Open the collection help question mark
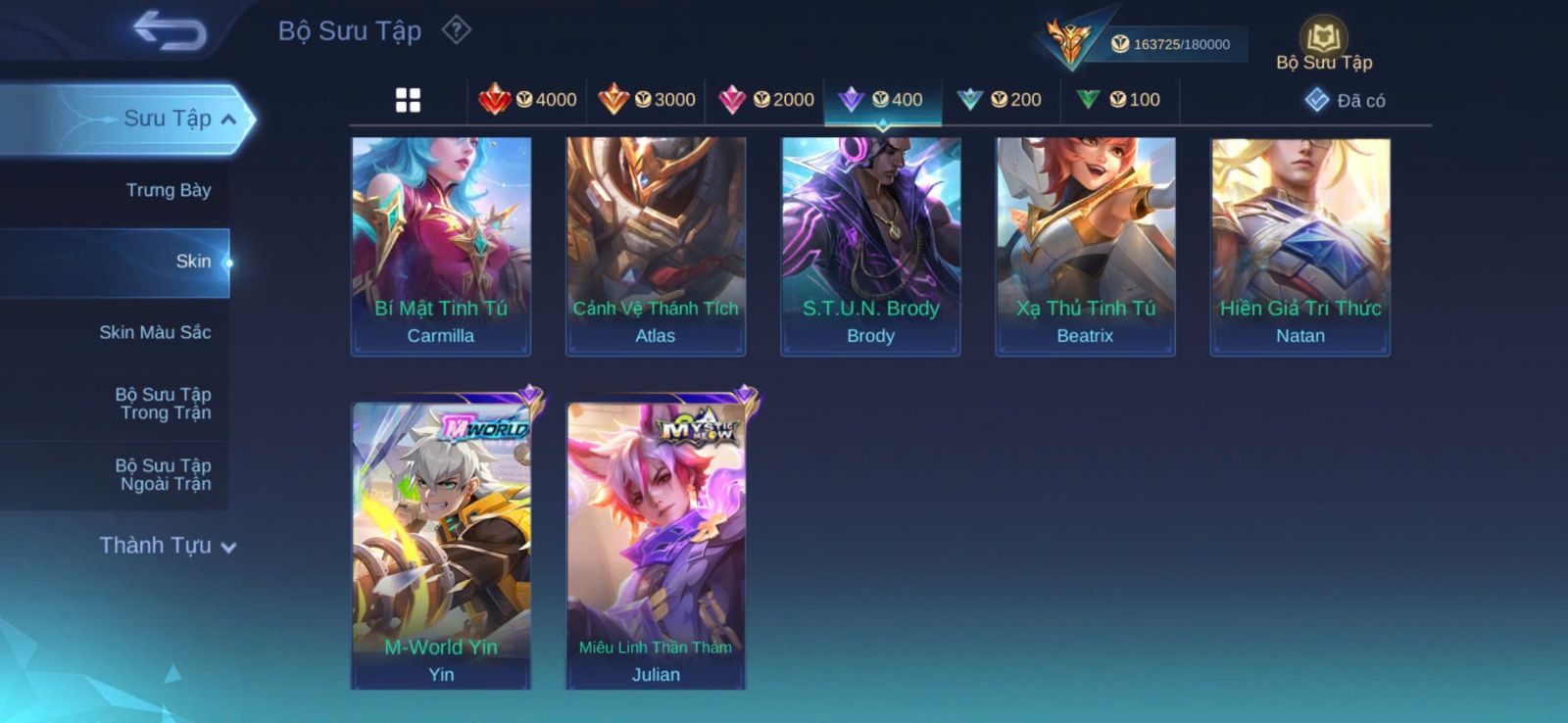The width and height of the screenshot is (1568, 723). pos(456,30)
